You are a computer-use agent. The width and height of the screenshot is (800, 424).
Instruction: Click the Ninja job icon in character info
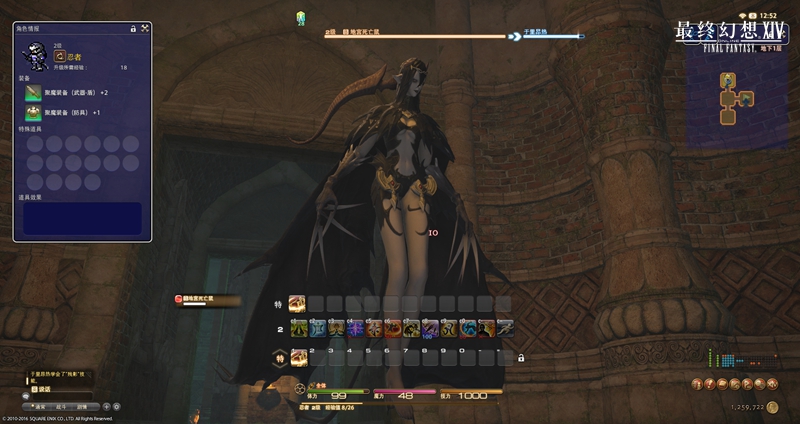[60, 57]
